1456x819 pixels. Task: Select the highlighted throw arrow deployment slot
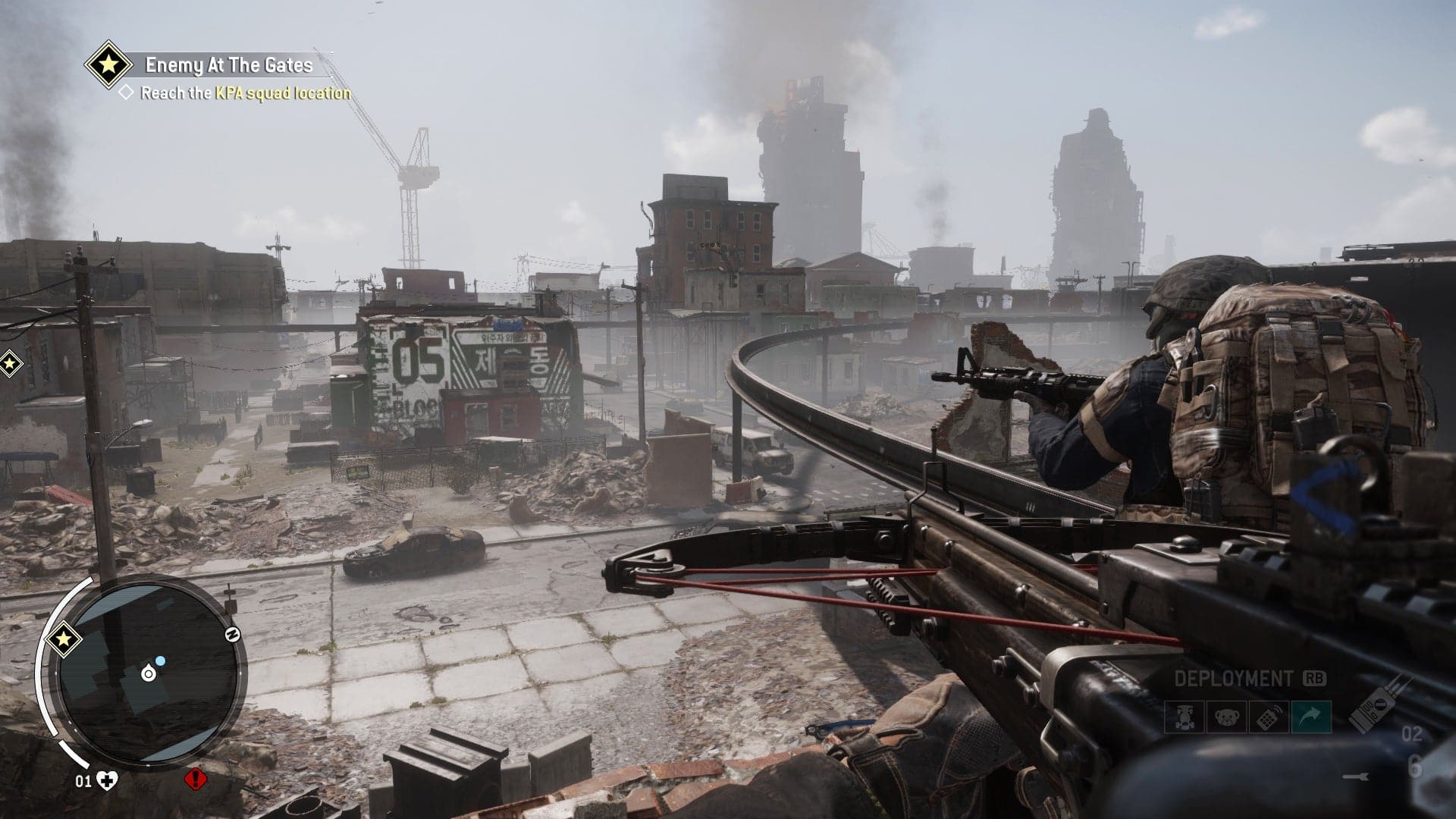1311,717
